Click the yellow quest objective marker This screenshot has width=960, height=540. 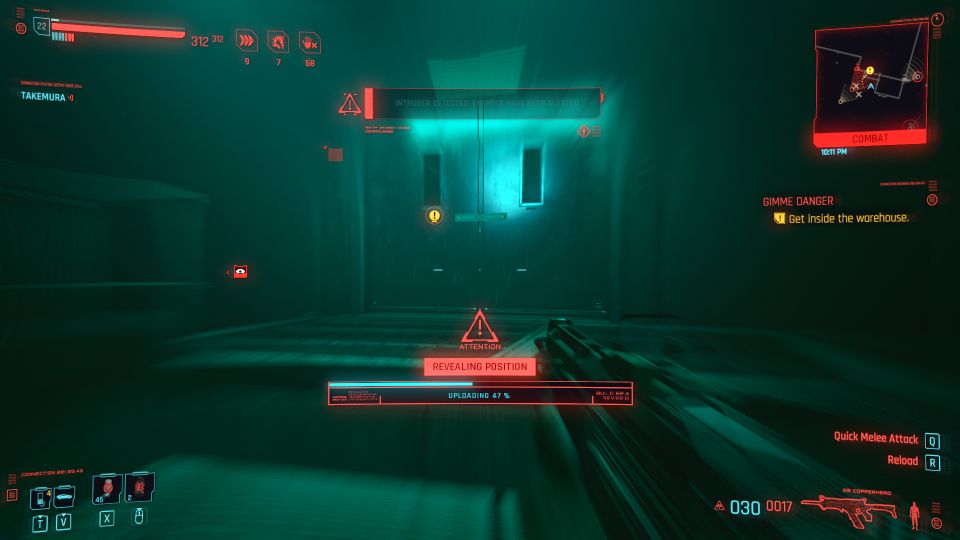click(x=434, y=215)
